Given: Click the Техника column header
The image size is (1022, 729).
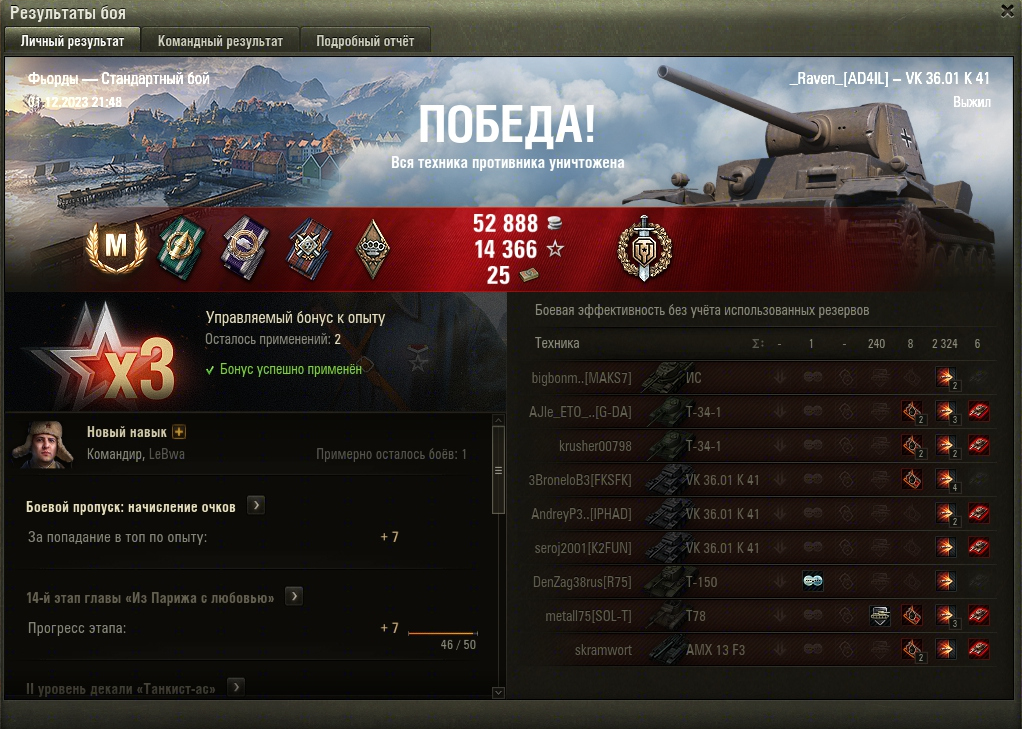Looking at the screenshot, I should tap(557, 343).
